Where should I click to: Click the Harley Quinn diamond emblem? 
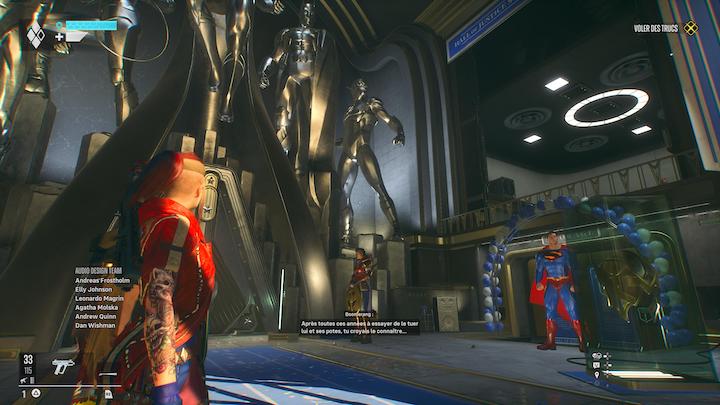(x=35, y=35)
